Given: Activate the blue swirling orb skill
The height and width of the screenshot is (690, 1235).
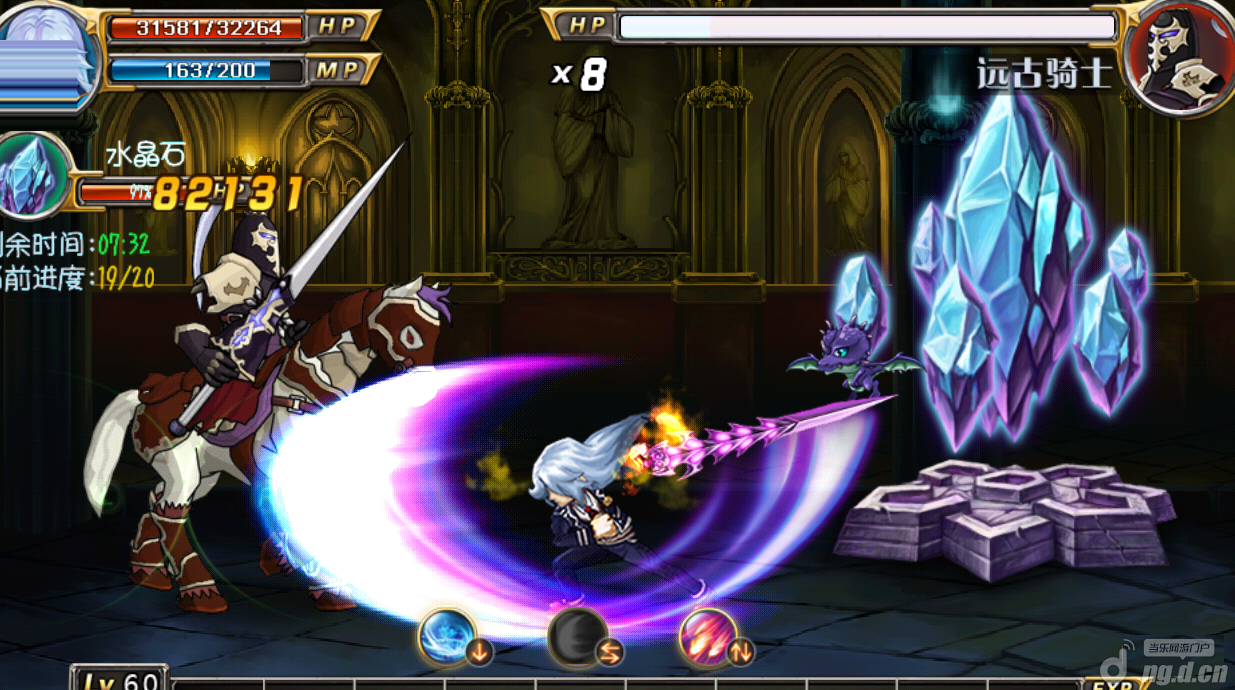Looking at the screenshot, I should pos(446,637).
